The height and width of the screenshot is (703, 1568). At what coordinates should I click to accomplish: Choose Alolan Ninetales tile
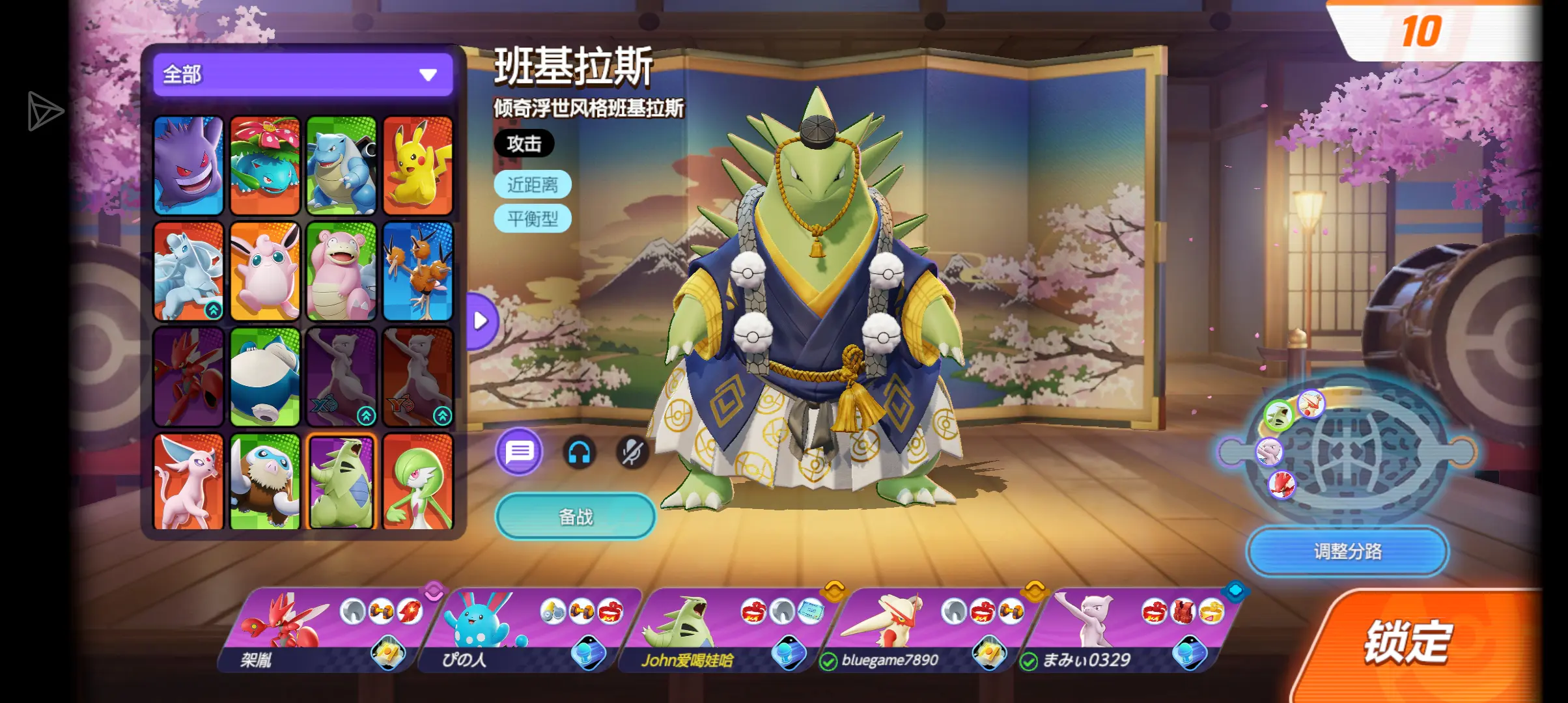pyautogui.click(x=189, y=271)
